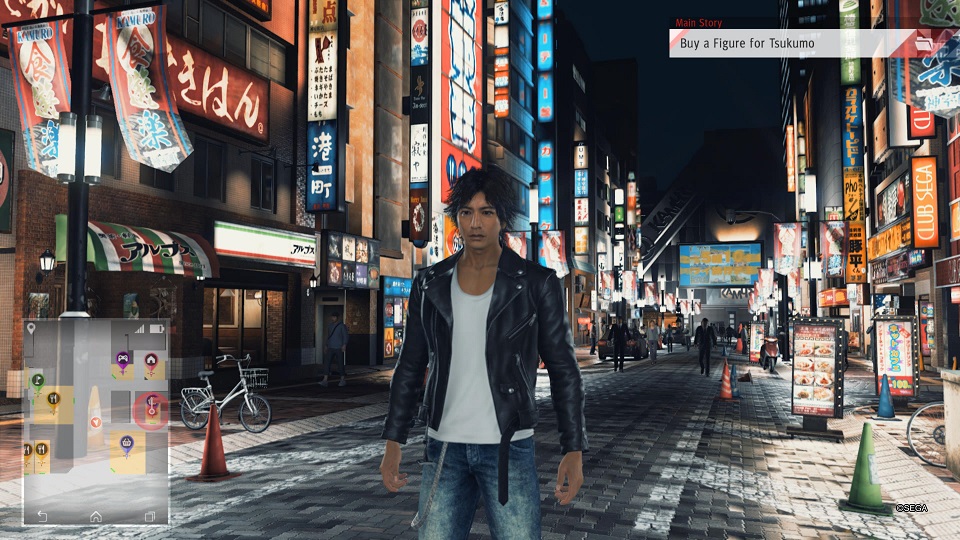
Task: Select the purple gamepad arcade marker on minimap
Action: point(123,358)
